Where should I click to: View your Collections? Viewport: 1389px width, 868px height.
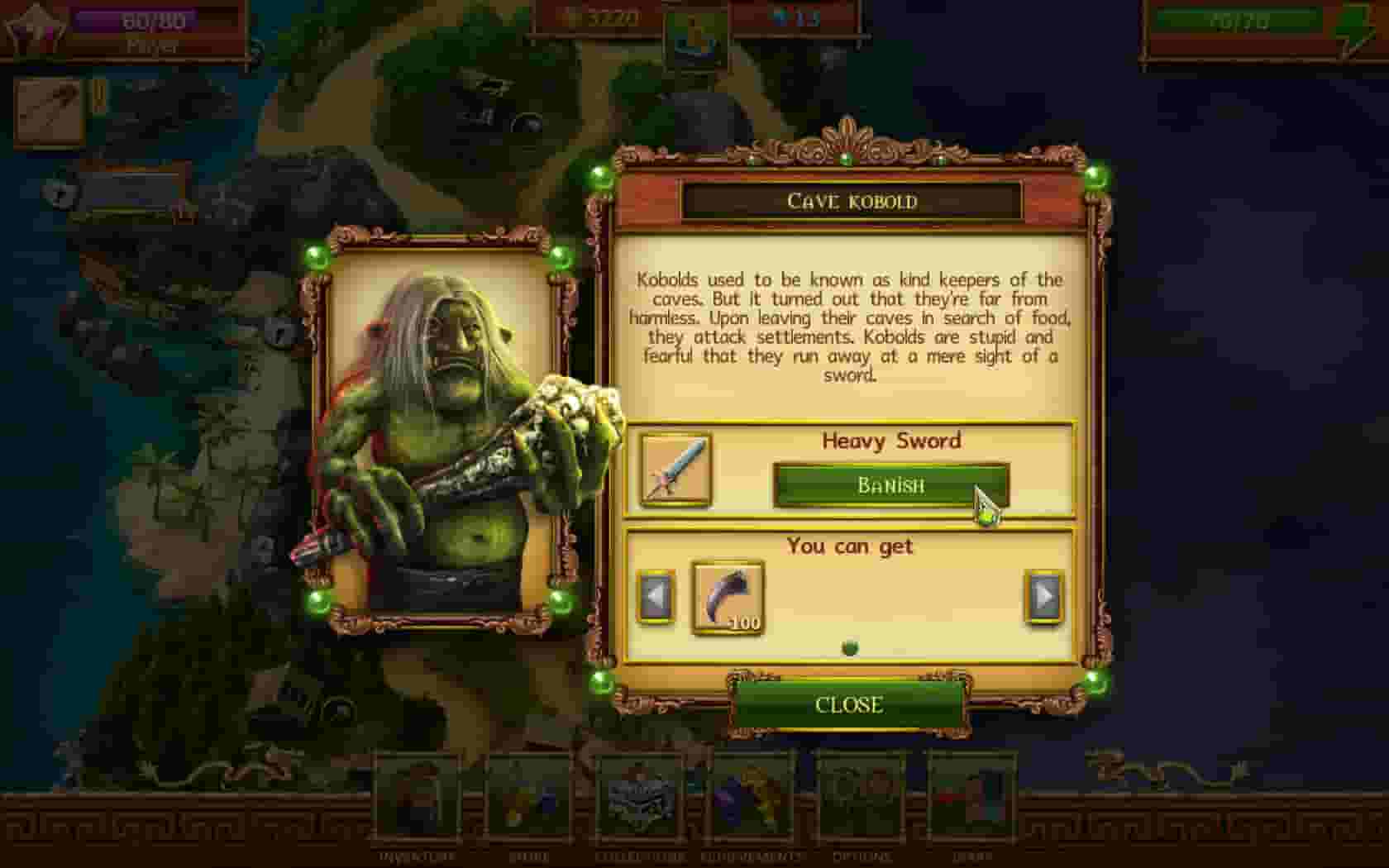pos(642,798)
